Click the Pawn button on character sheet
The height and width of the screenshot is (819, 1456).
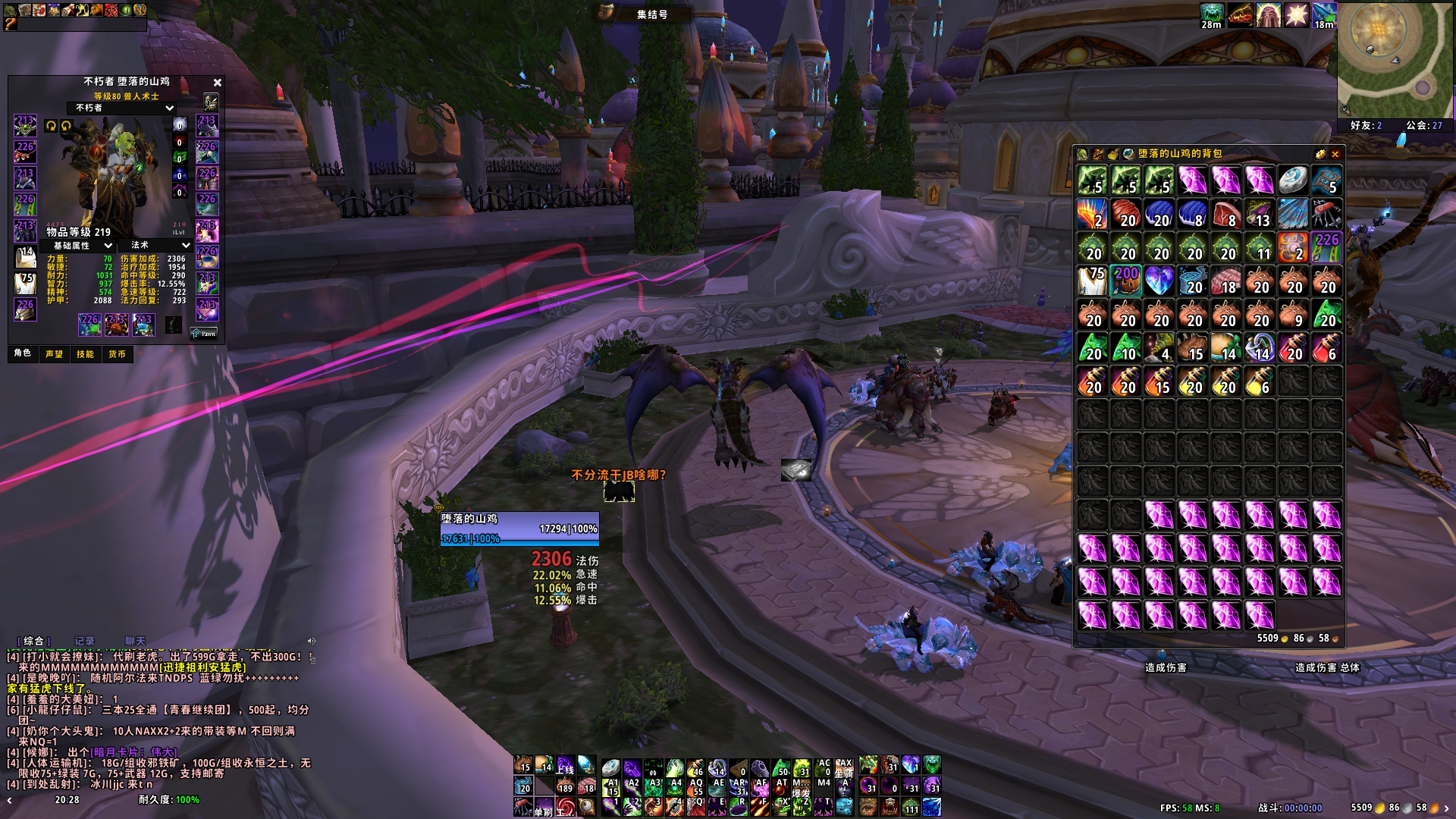coord(203,333)
